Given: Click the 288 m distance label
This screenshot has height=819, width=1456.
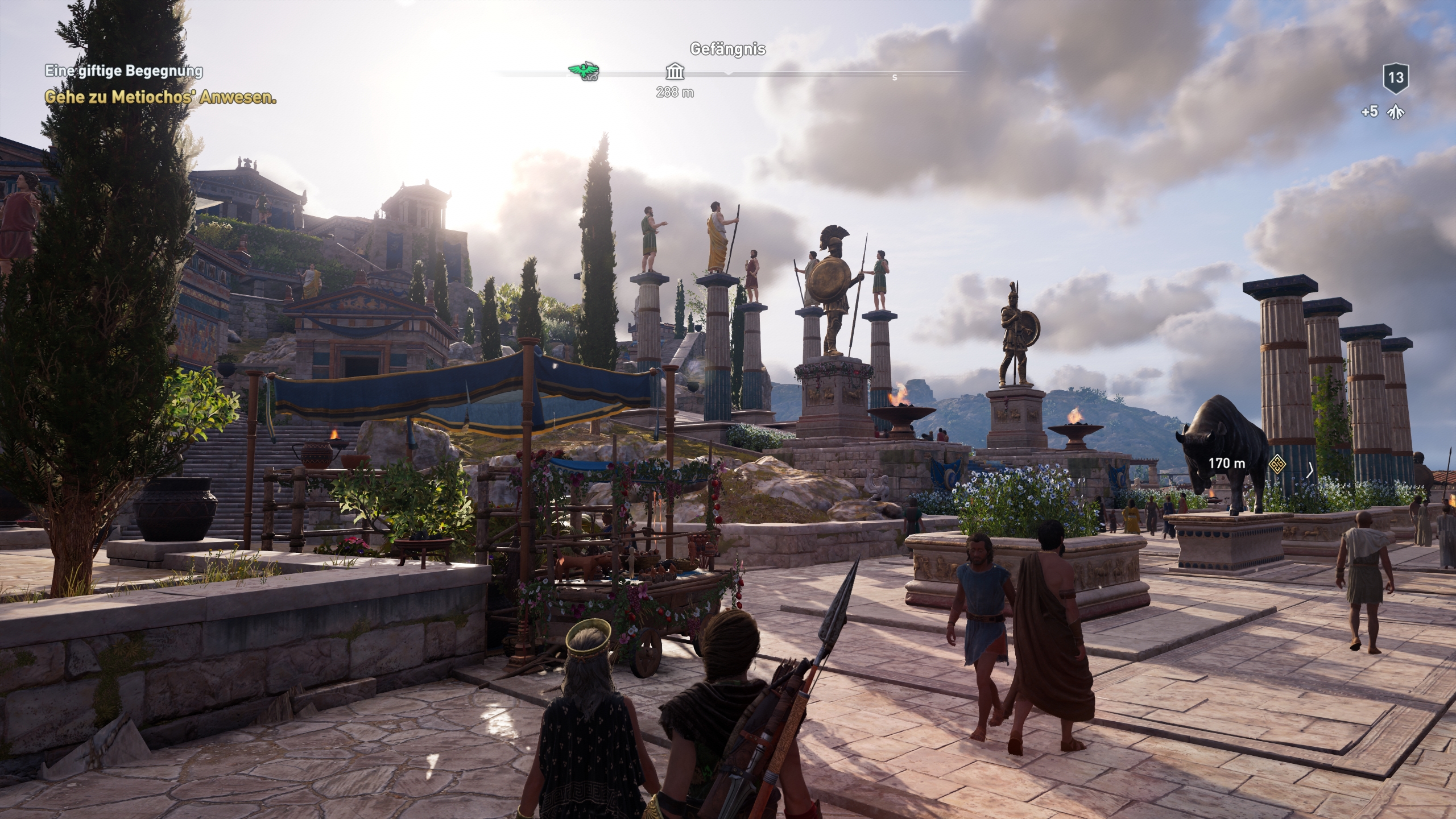Looking at the screenshot, I should point(675,91).
